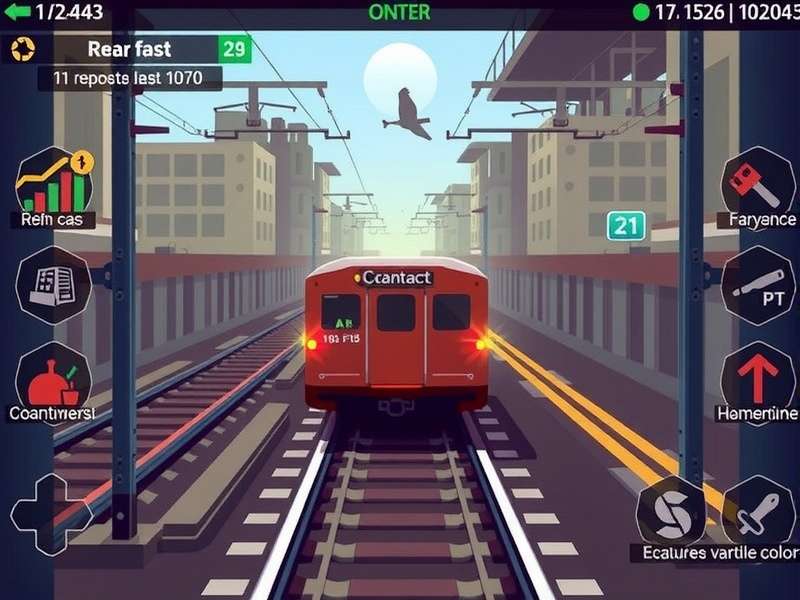
Task: Open the Rear fast panel
Action: click(129, 49)
